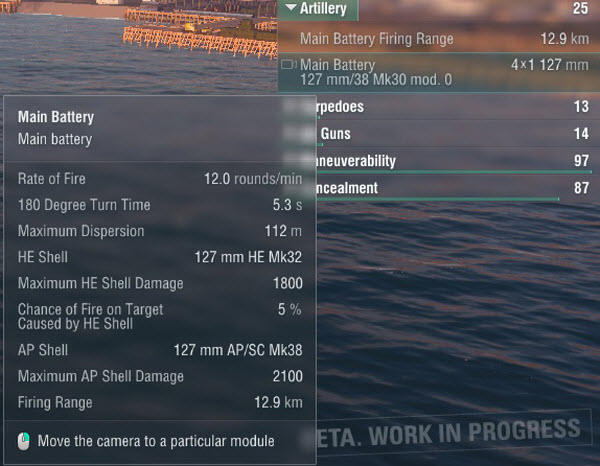Open the Maneuverability section
The height and width of the screenshot is (466, 600).
[440, 161]
